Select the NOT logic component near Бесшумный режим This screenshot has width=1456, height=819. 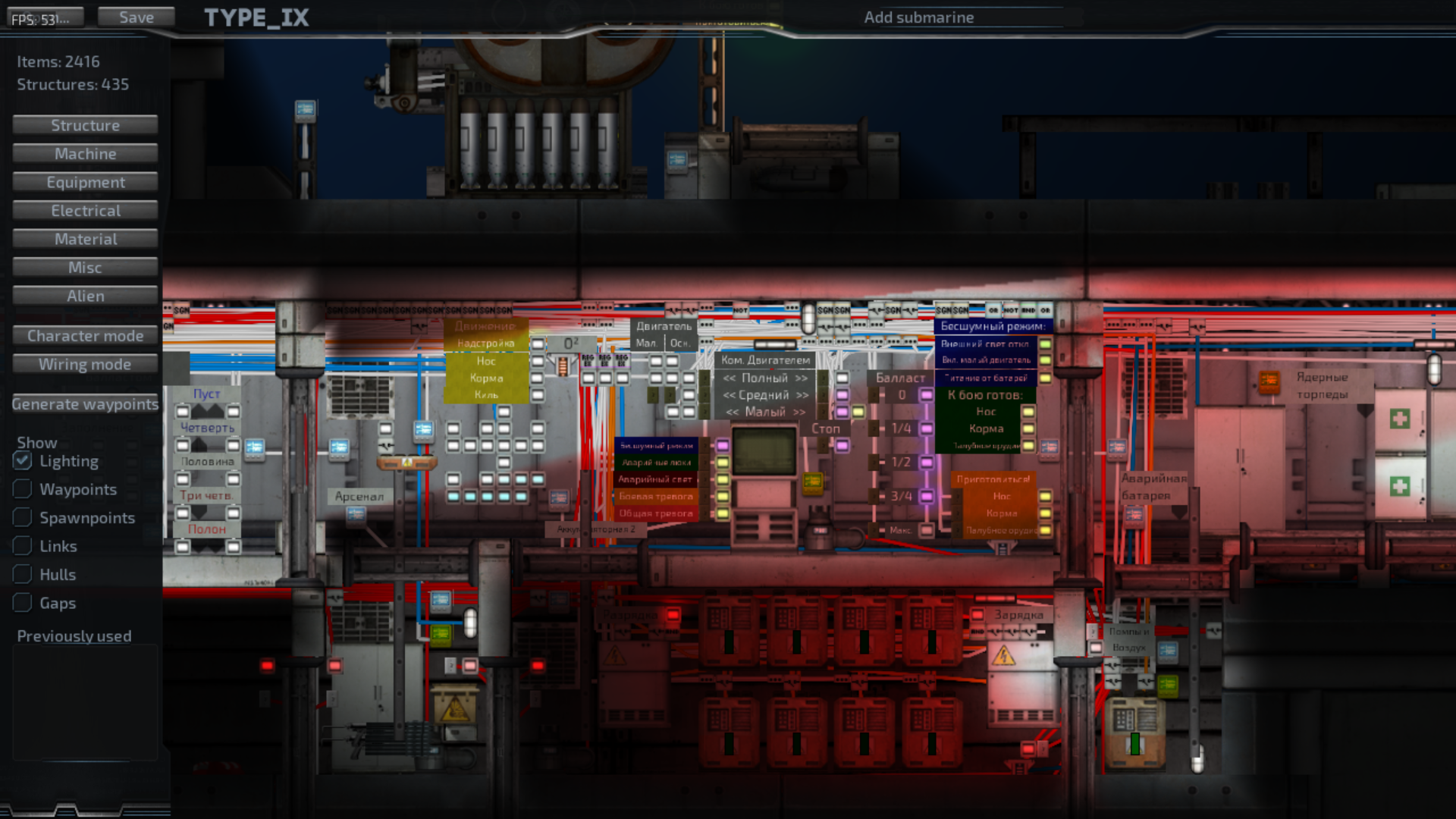coord(1011,310)
